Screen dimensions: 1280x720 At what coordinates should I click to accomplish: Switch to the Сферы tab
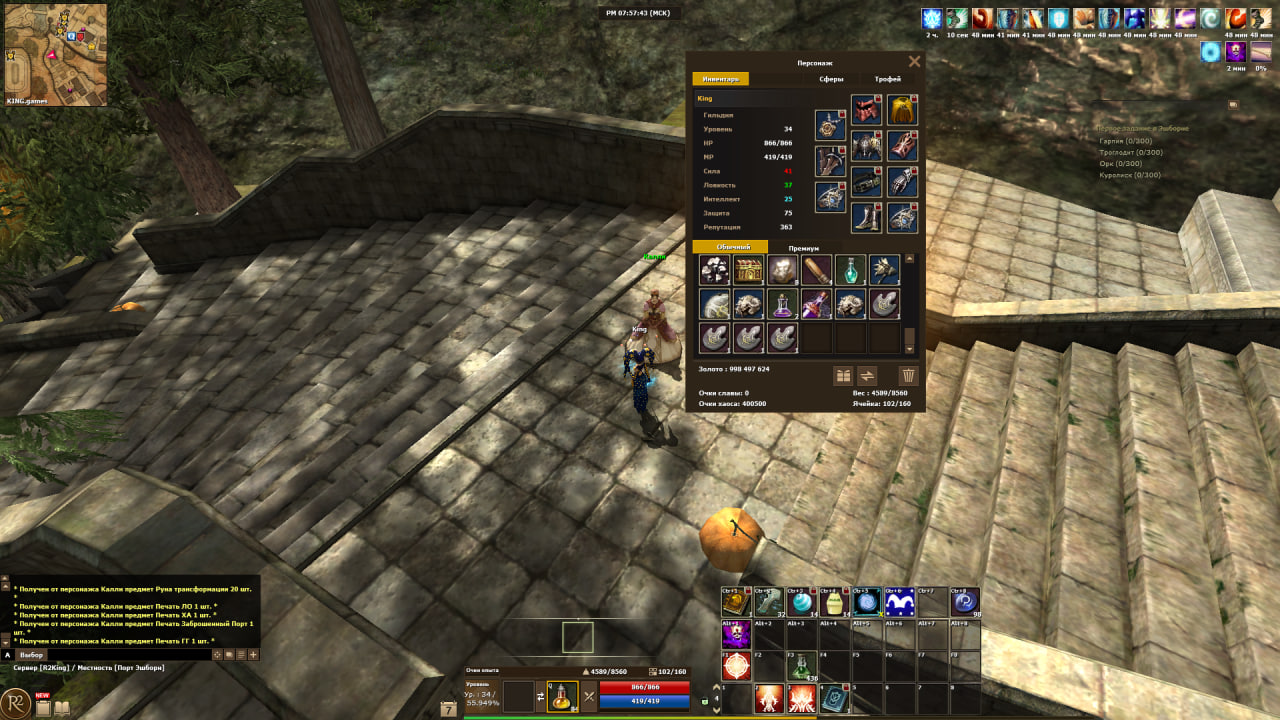click(x=831, y=79)
